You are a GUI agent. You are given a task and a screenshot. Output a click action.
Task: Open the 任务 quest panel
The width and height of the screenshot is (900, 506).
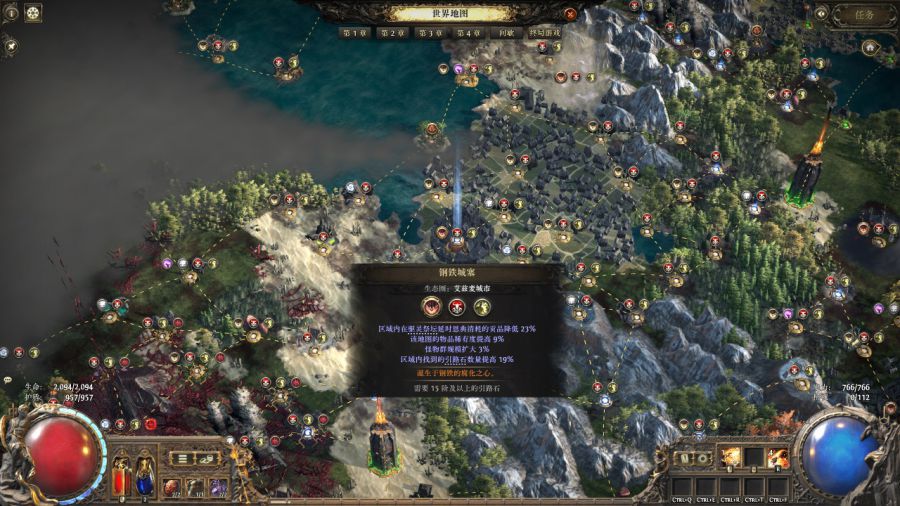click(865, 14)
